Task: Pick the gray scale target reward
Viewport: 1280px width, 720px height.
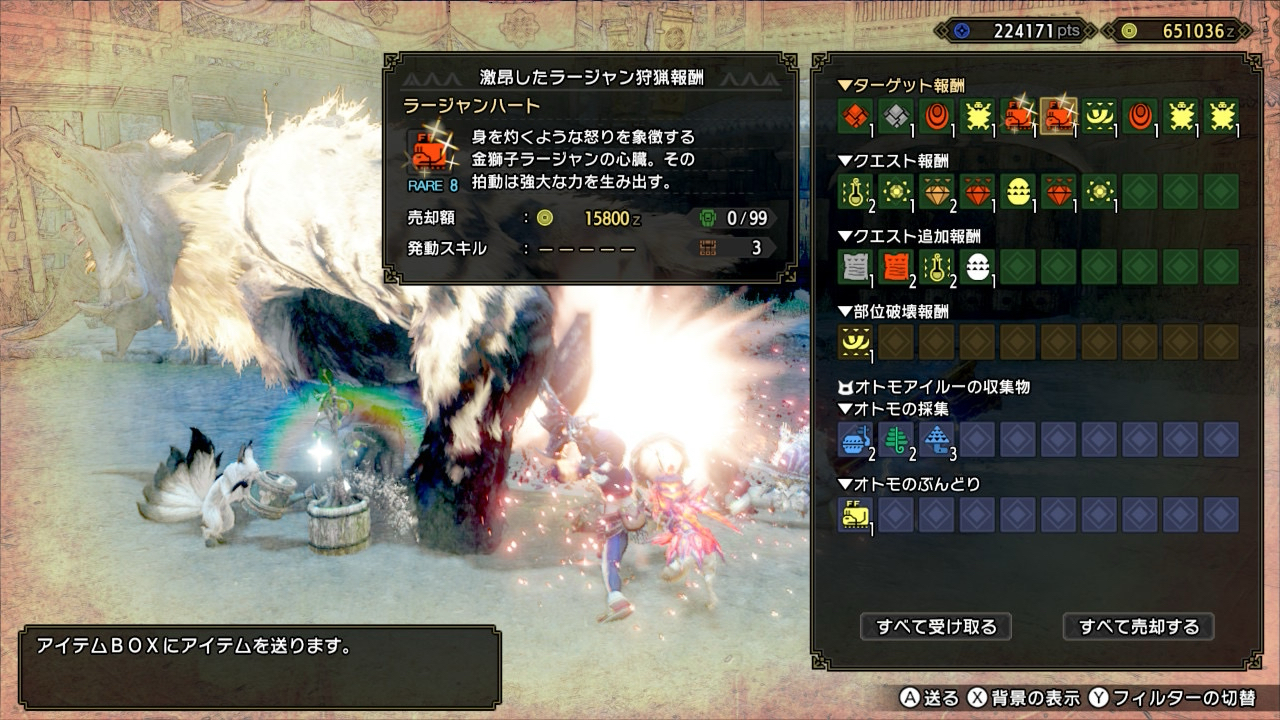Action: [896, 116]
